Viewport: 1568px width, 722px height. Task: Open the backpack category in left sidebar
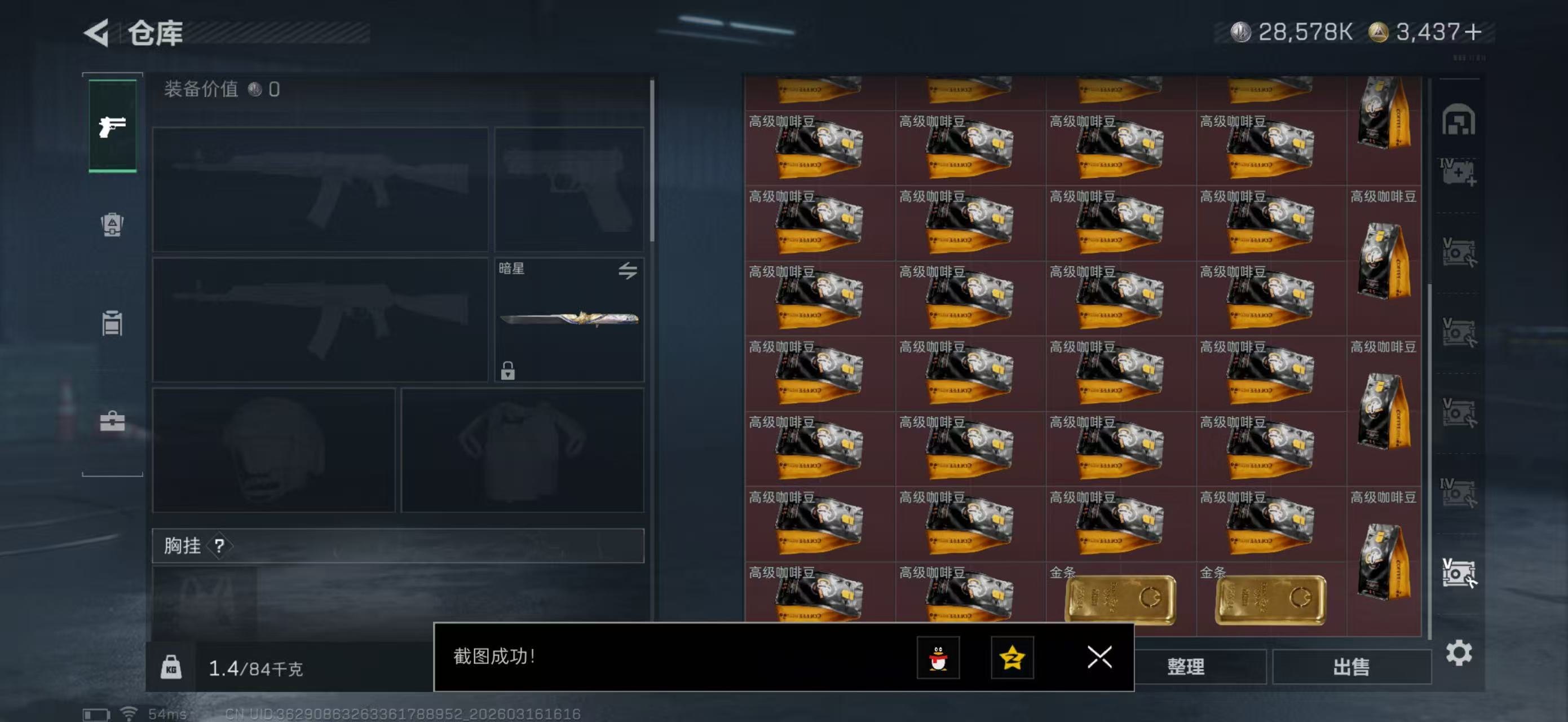pyautogui.click(x=112, y=225)
